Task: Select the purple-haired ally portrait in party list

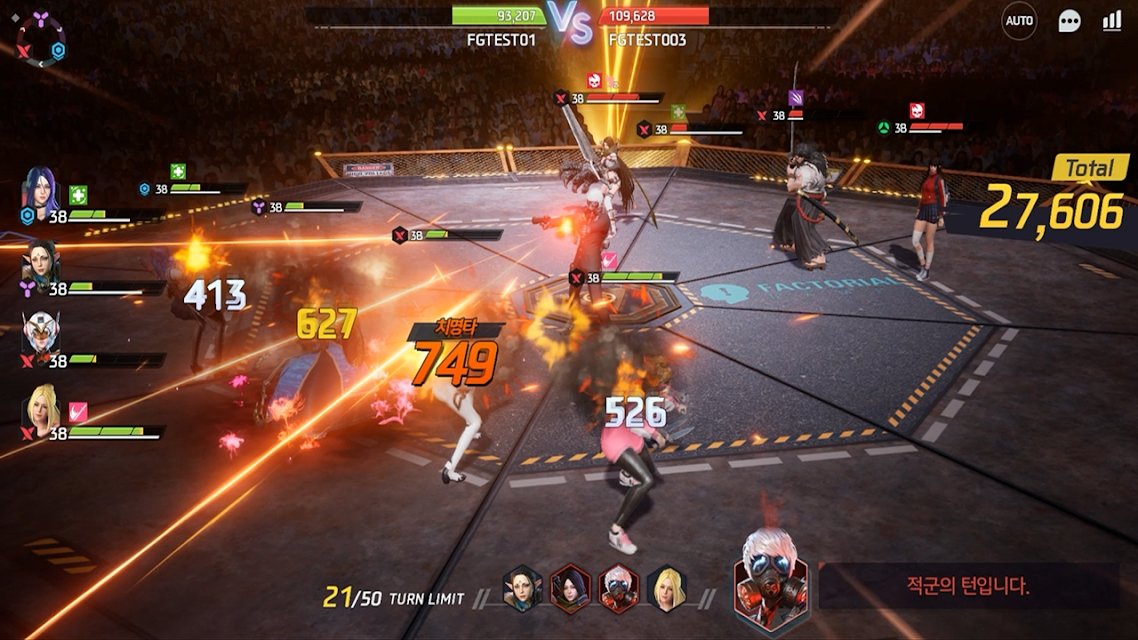Action: click(x=42, y=190)
